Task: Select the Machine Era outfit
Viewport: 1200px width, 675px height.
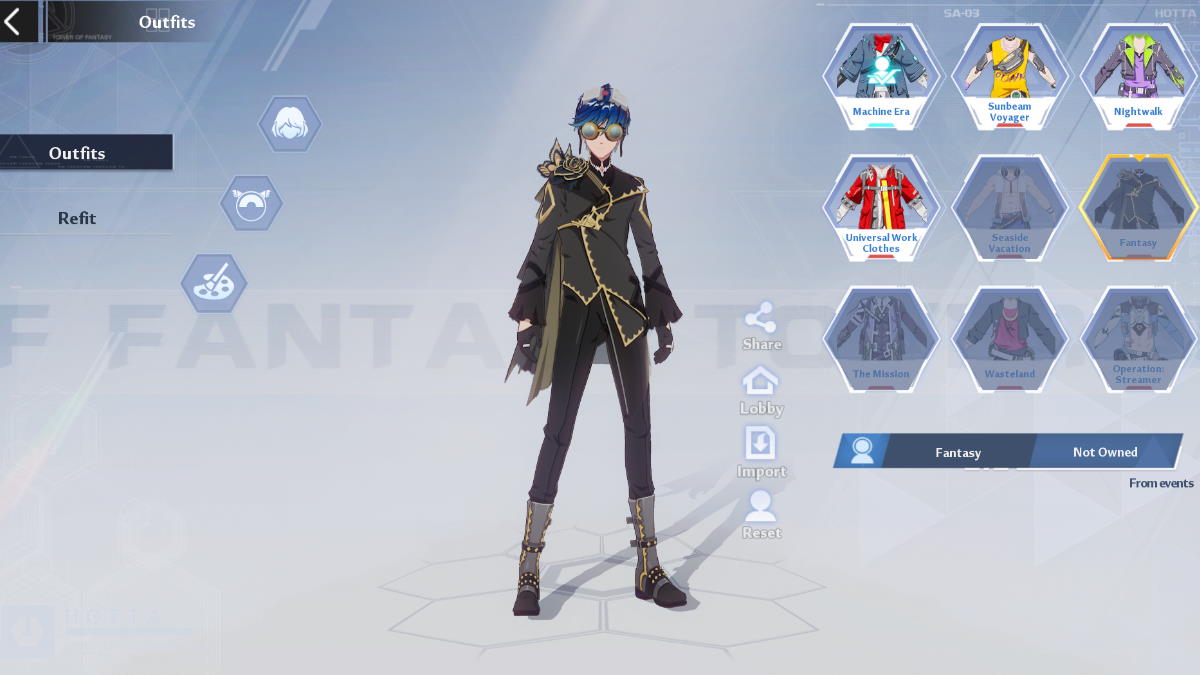Action: [x=881, y=77]
